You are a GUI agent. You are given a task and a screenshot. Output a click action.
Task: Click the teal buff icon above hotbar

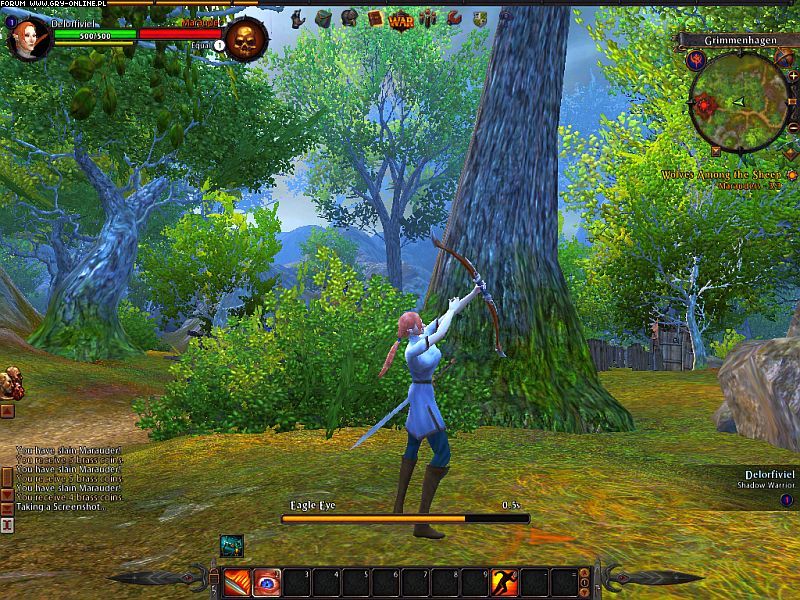coord(232,545)
